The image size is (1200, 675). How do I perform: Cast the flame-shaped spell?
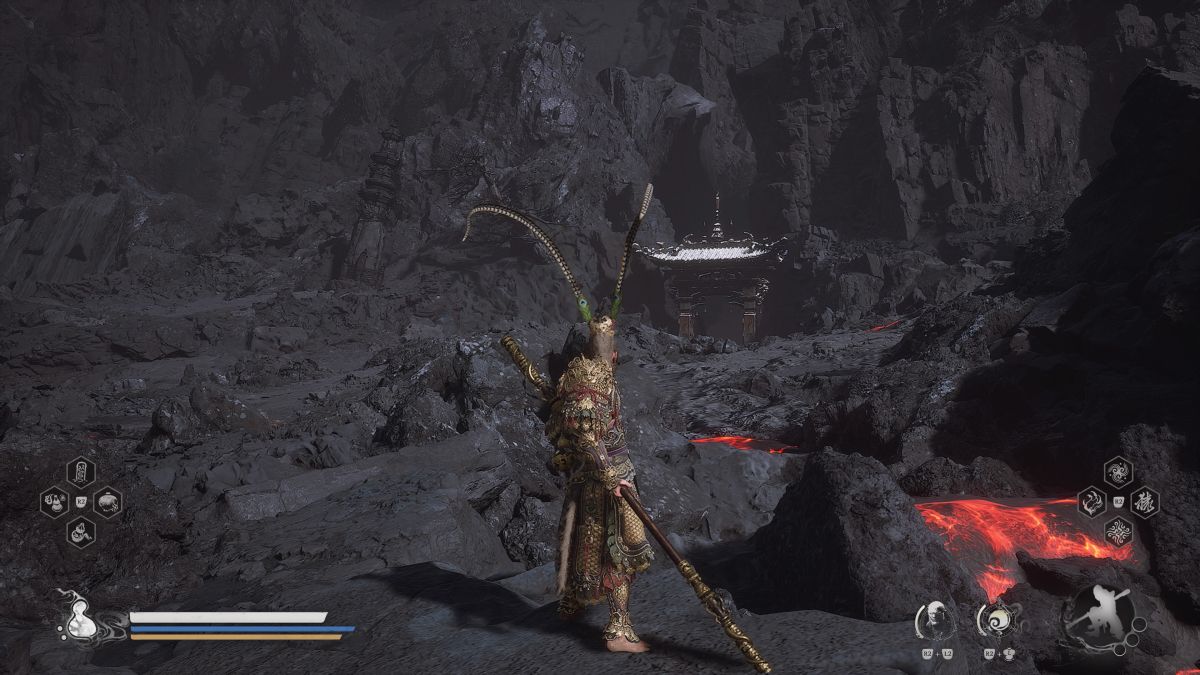(1091, 501)
